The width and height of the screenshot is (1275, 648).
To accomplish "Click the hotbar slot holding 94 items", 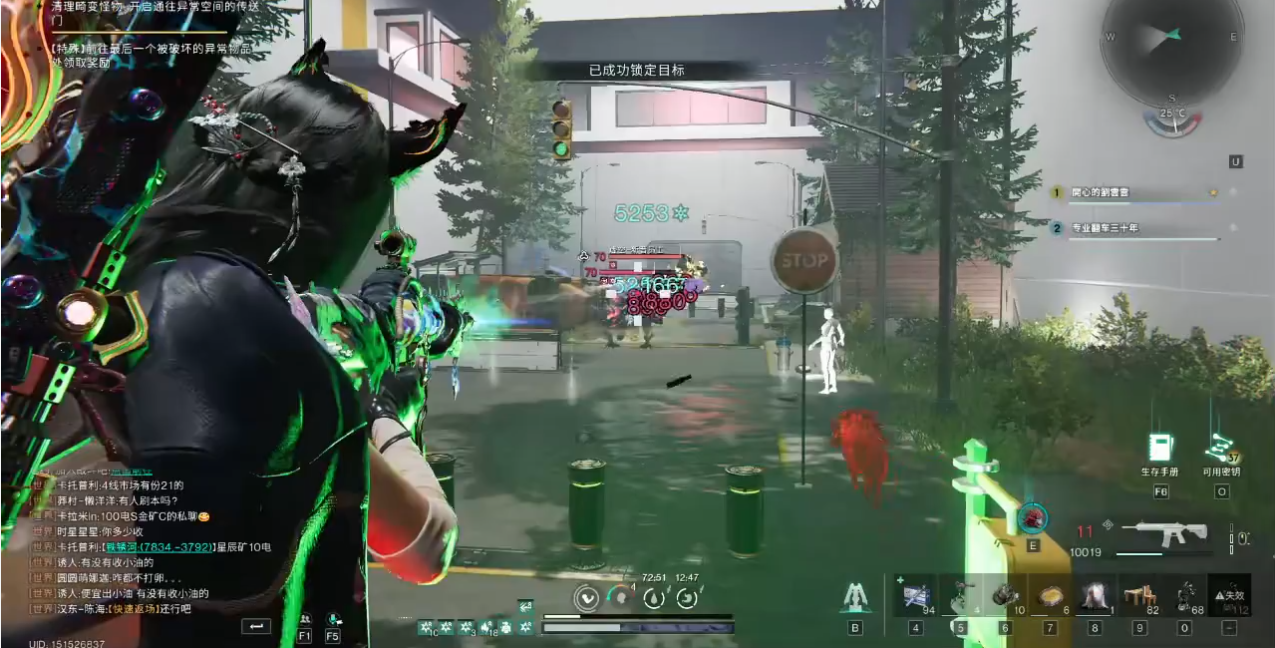I will (x=914, y=595).
